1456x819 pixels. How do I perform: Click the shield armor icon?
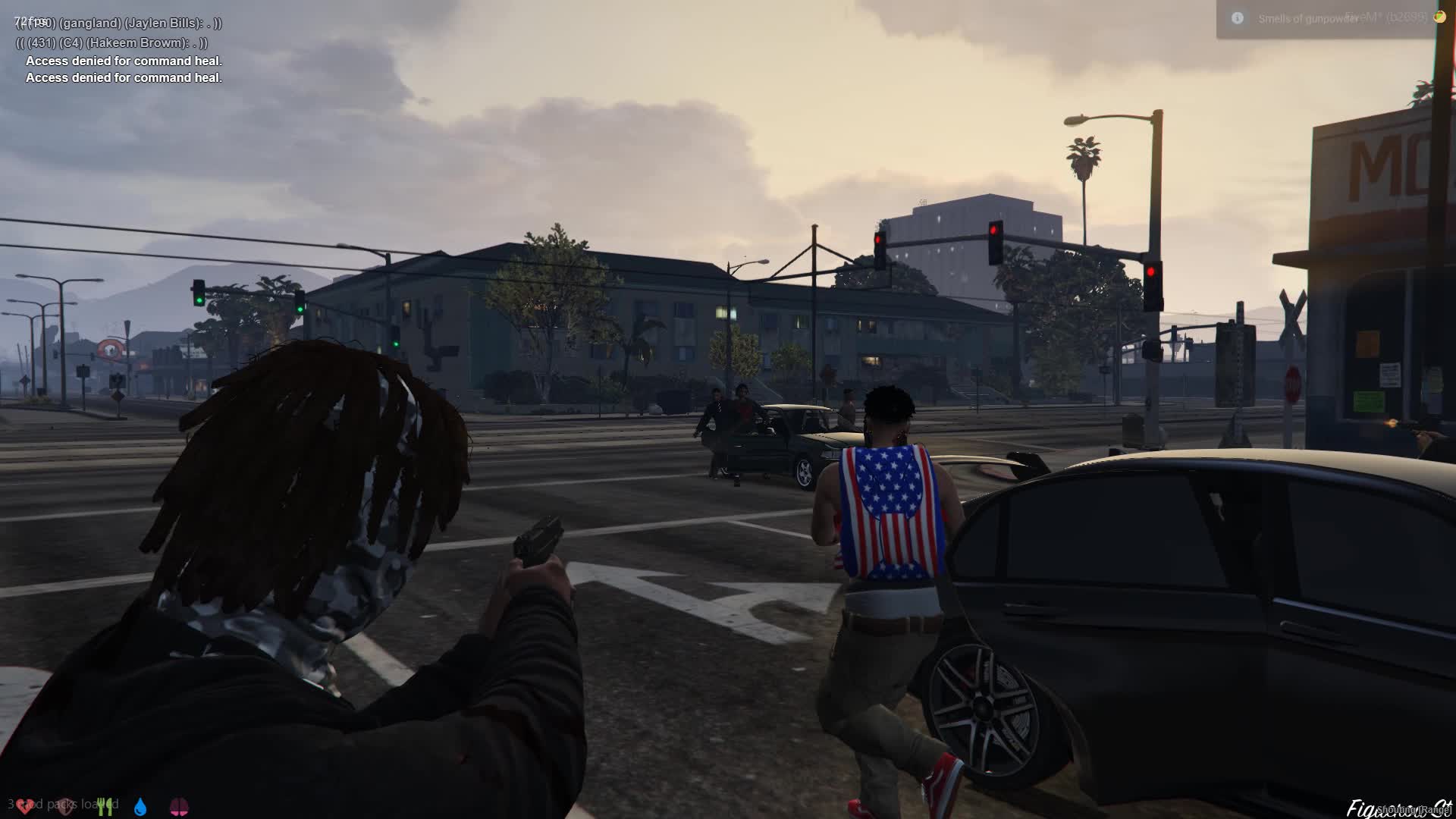point(65,806)
